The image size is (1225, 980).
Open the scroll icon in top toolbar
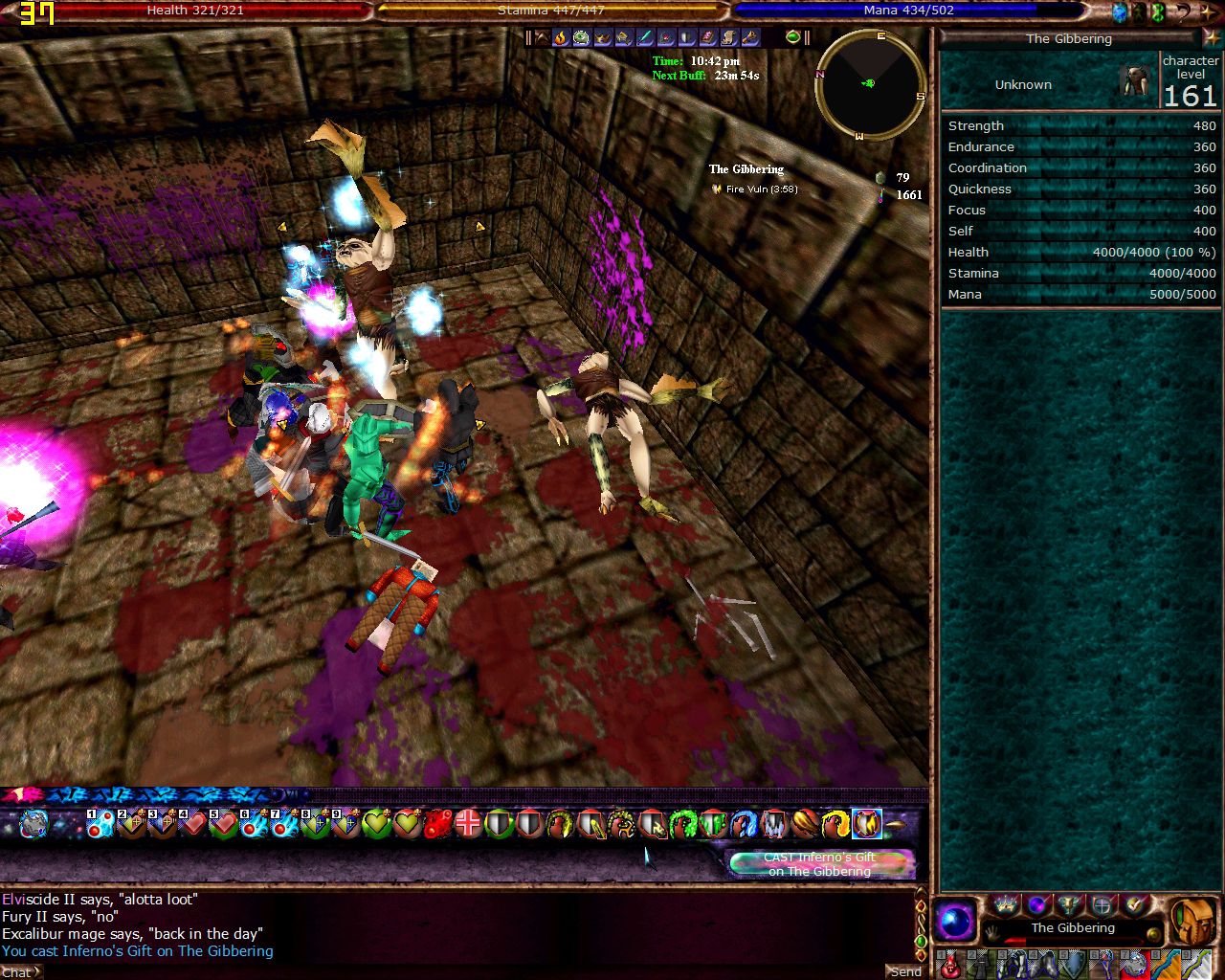point(730,37)
